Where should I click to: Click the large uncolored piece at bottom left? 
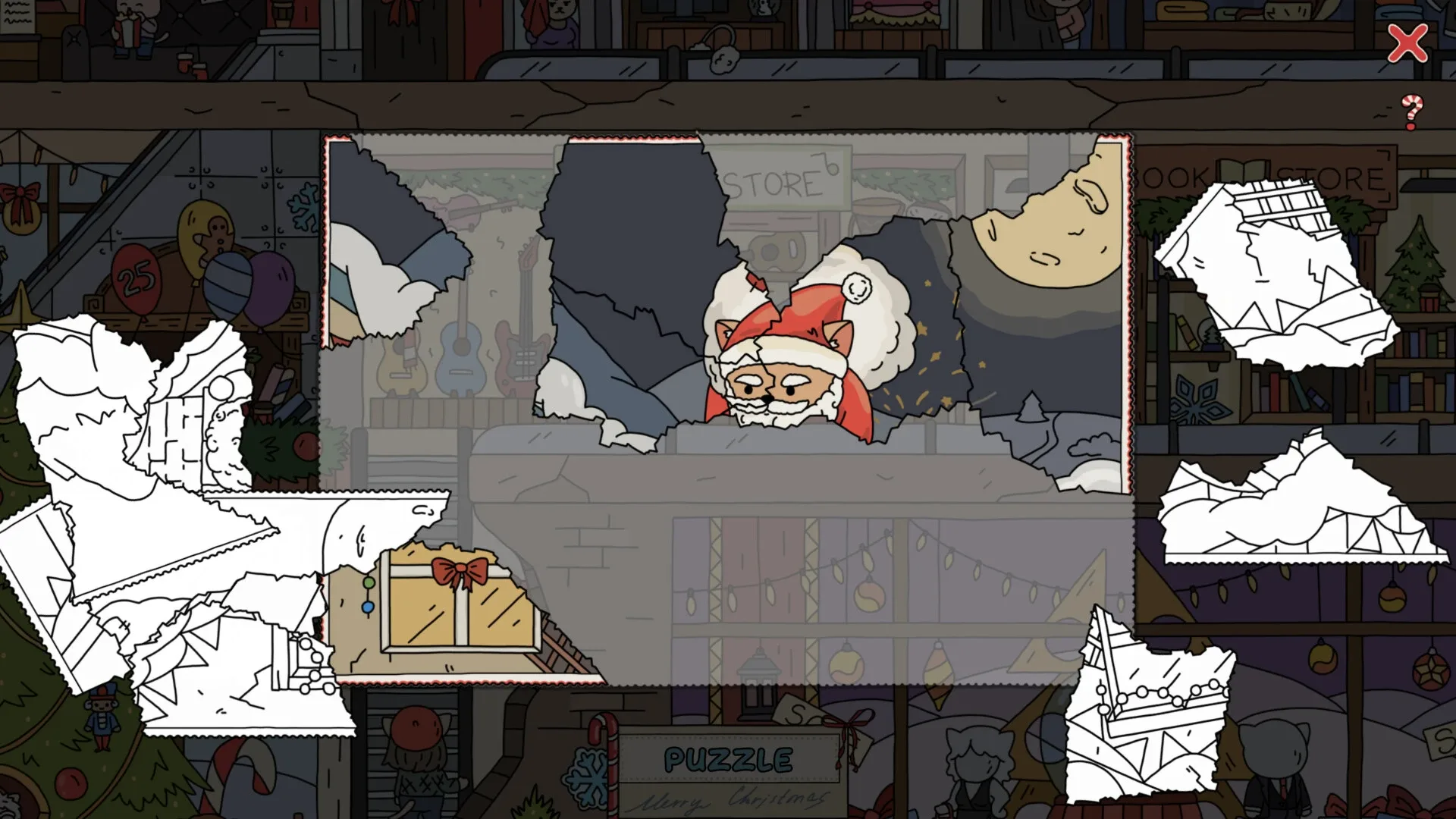pyautogui.click(x=190, y=645)
